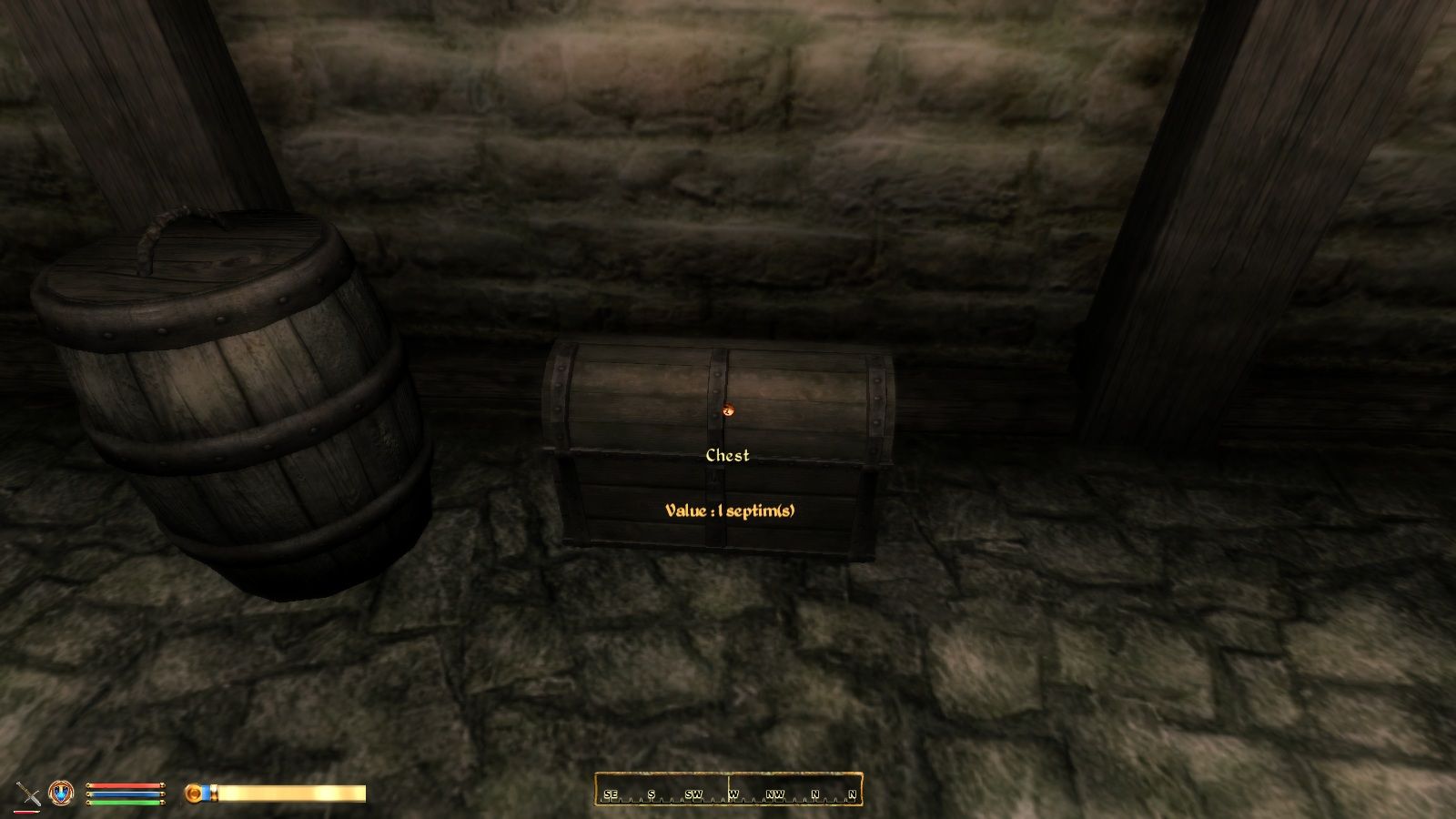1456x819 pixels.
Task: Click the NW marker on the compass
Action: click(x=776, y=793)
